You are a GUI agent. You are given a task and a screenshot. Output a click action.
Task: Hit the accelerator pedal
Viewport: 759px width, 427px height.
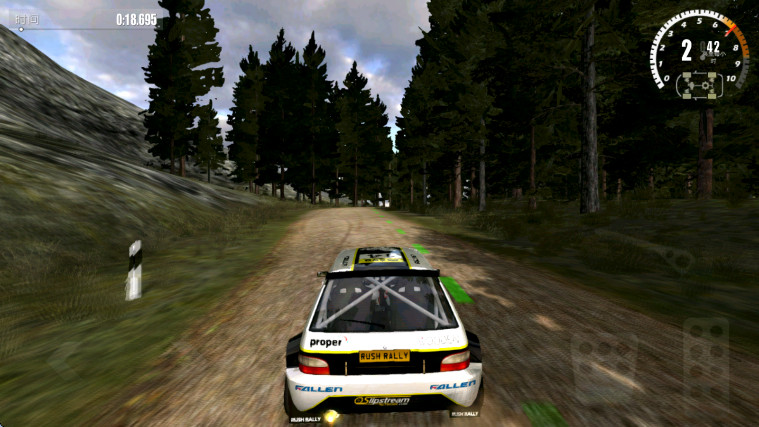pyautogui.click(x=705, y=359)
